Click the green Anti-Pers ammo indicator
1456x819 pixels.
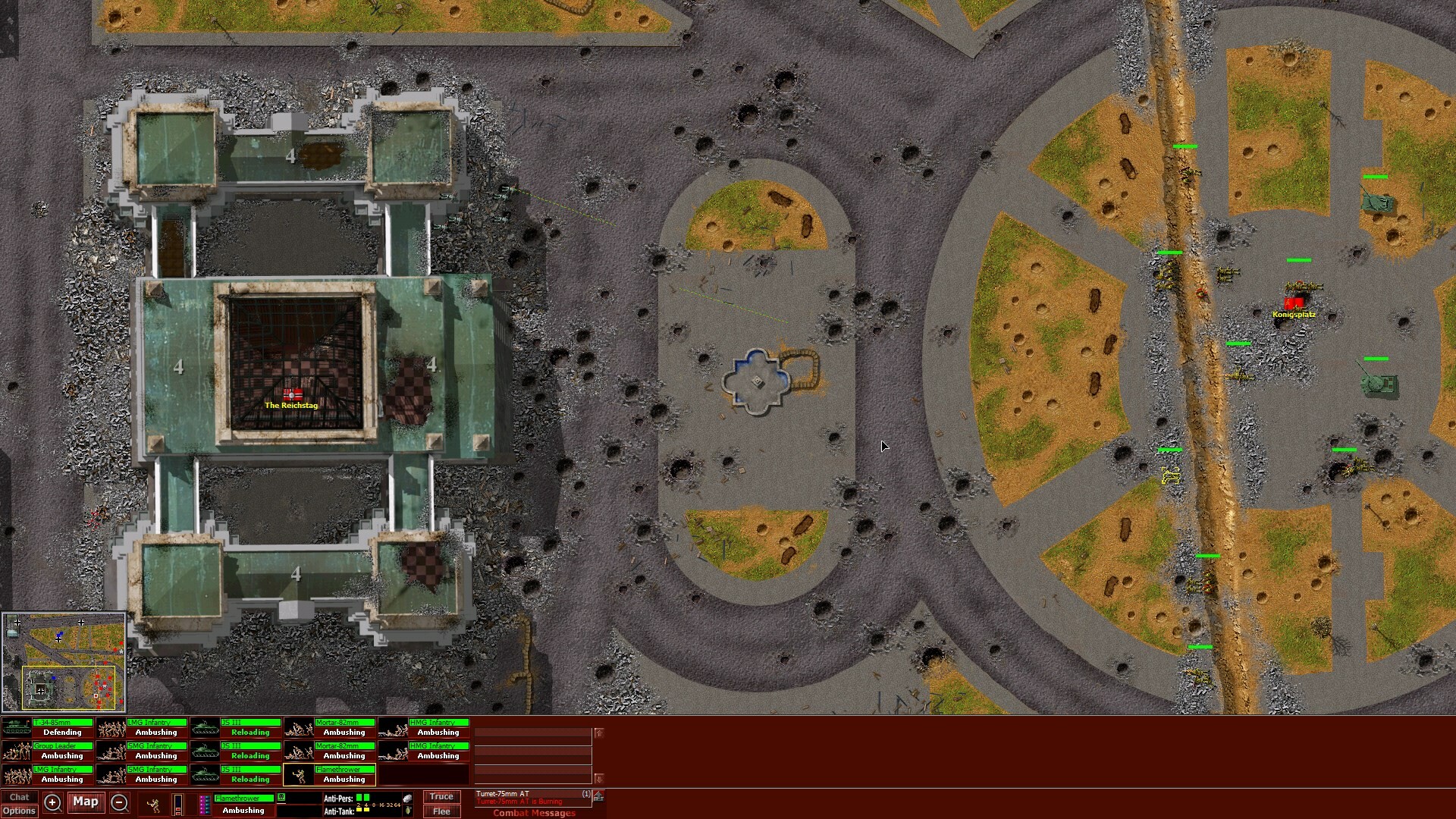pyautogui.click(x=363, y=797)
